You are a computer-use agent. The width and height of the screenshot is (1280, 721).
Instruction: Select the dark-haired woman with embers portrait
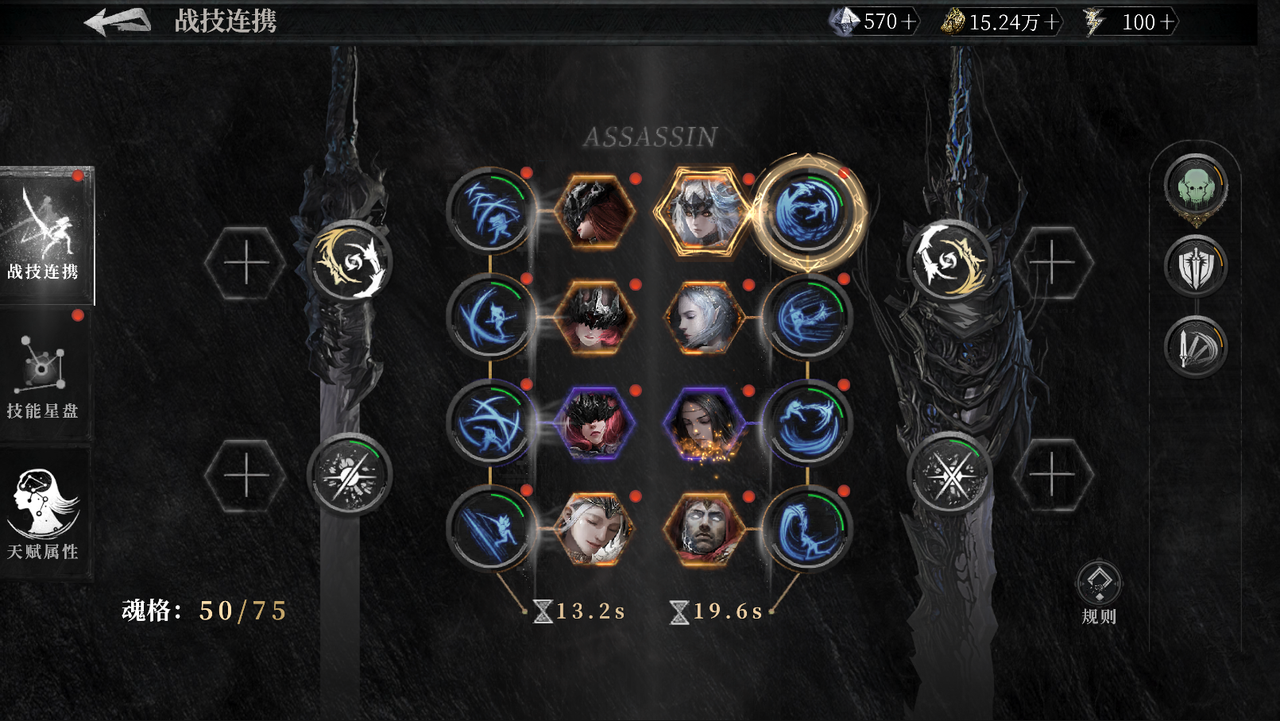coord(703,422)
